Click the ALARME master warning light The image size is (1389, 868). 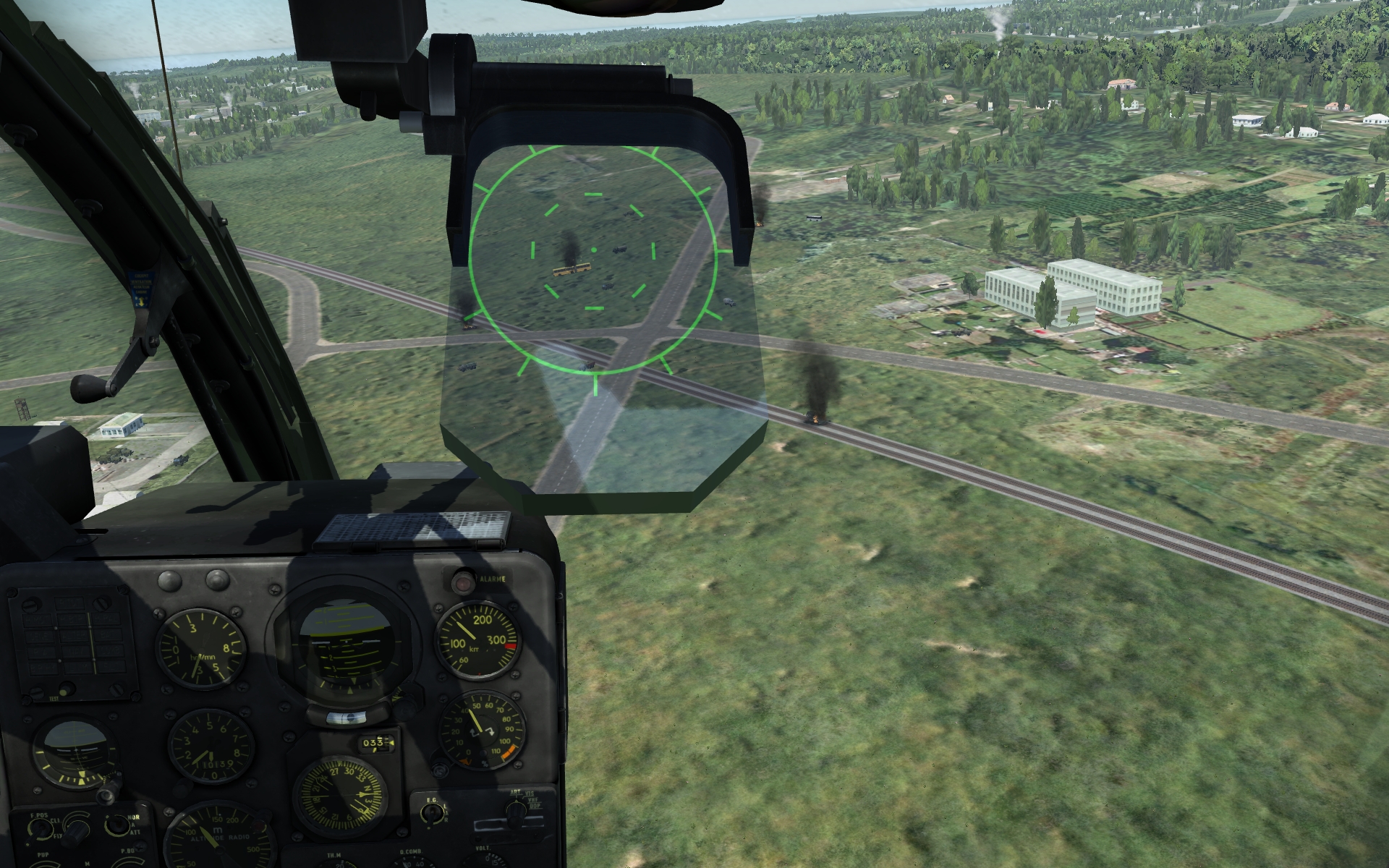[x=461, y=581]
